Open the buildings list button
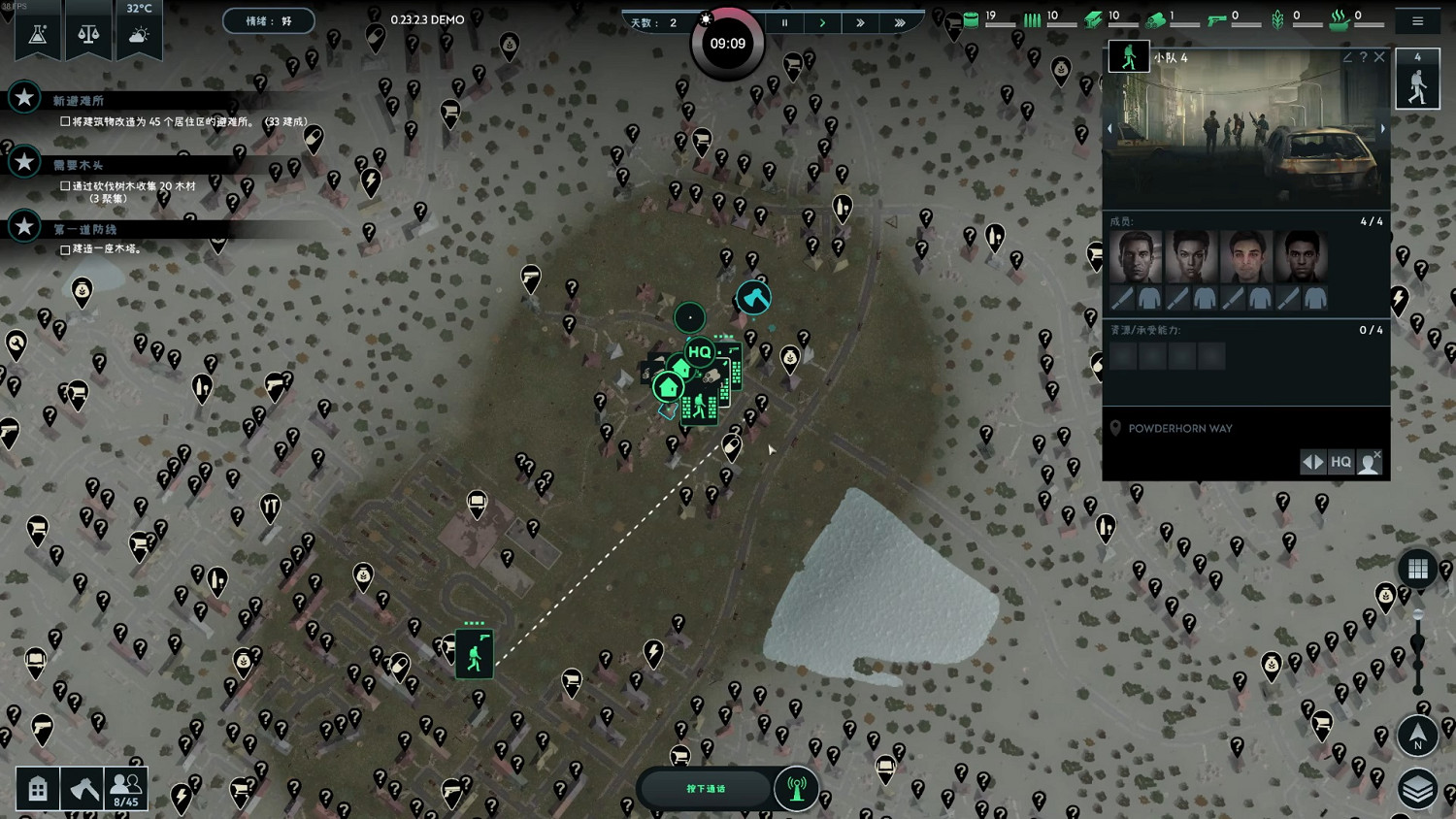Viewport: 1456px width, 819px height. [x=38, y=789]
